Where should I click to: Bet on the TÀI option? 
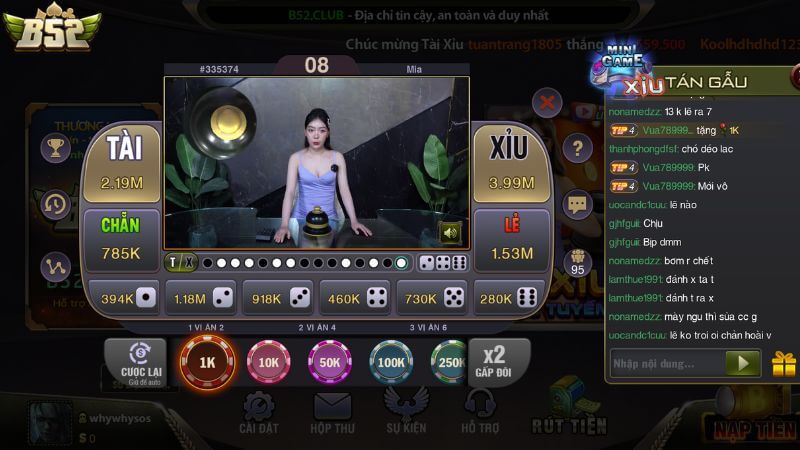click(121, 163)
